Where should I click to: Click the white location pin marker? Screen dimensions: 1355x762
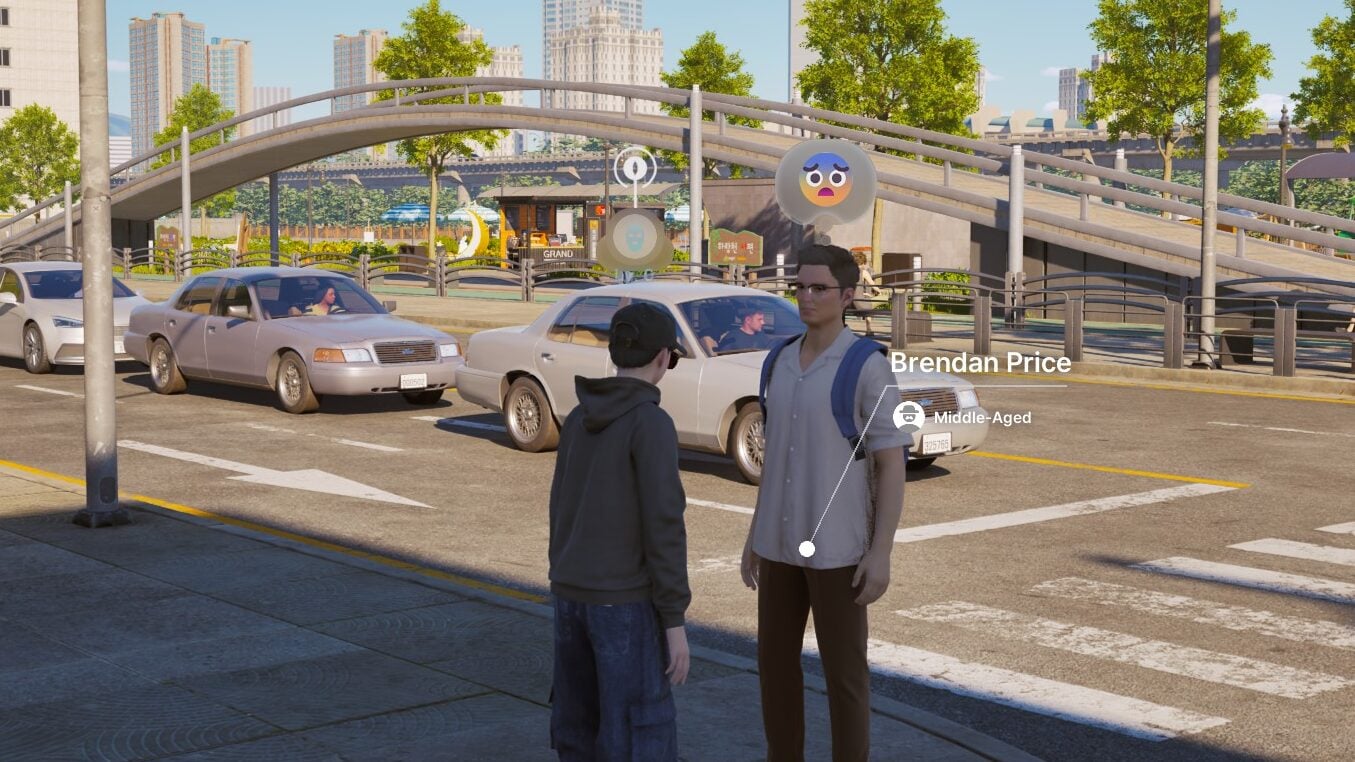pos(635,165)
